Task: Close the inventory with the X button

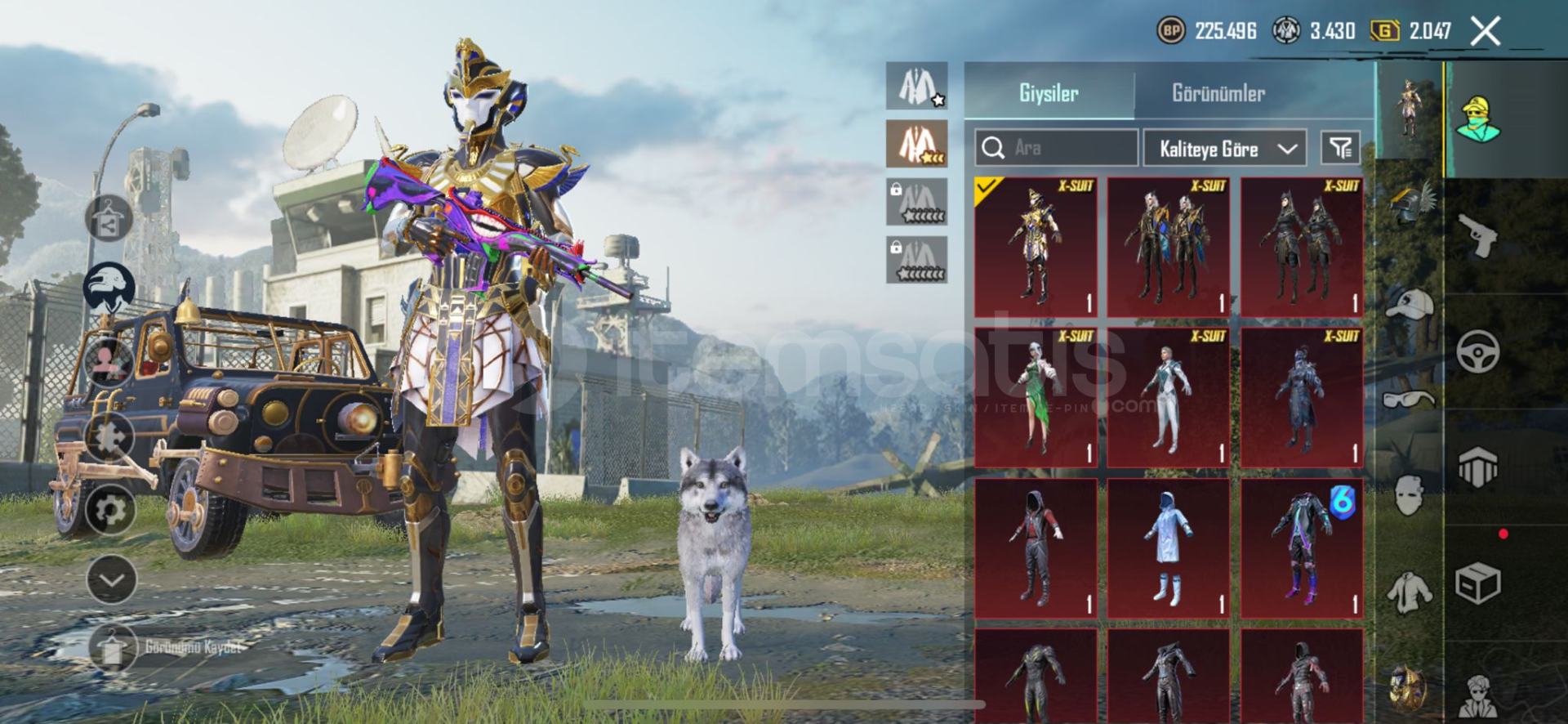Action: pyautogui.click(x=1485, y=32)
